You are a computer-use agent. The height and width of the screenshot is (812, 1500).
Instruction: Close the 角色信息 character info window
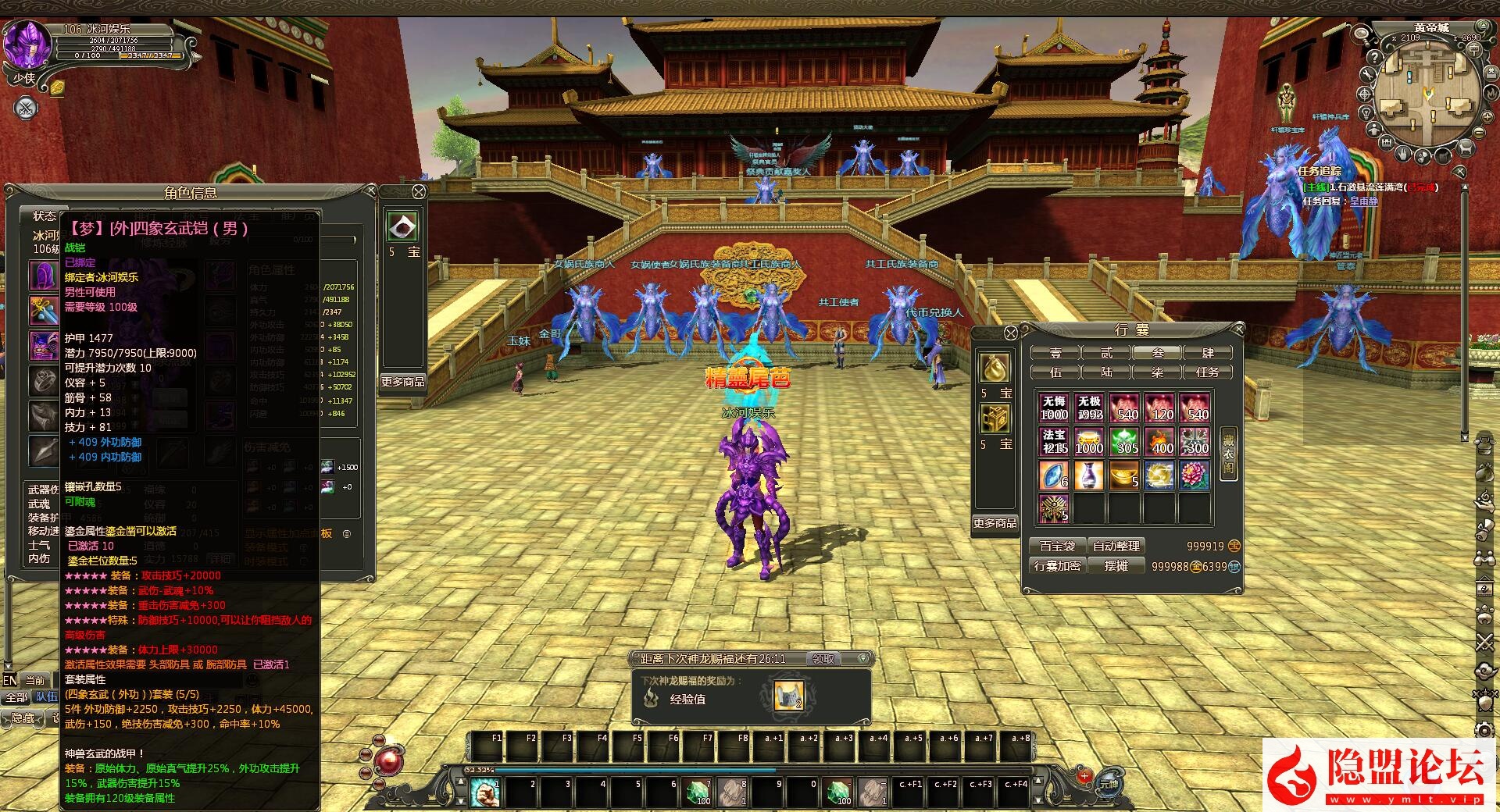[372, 191]
